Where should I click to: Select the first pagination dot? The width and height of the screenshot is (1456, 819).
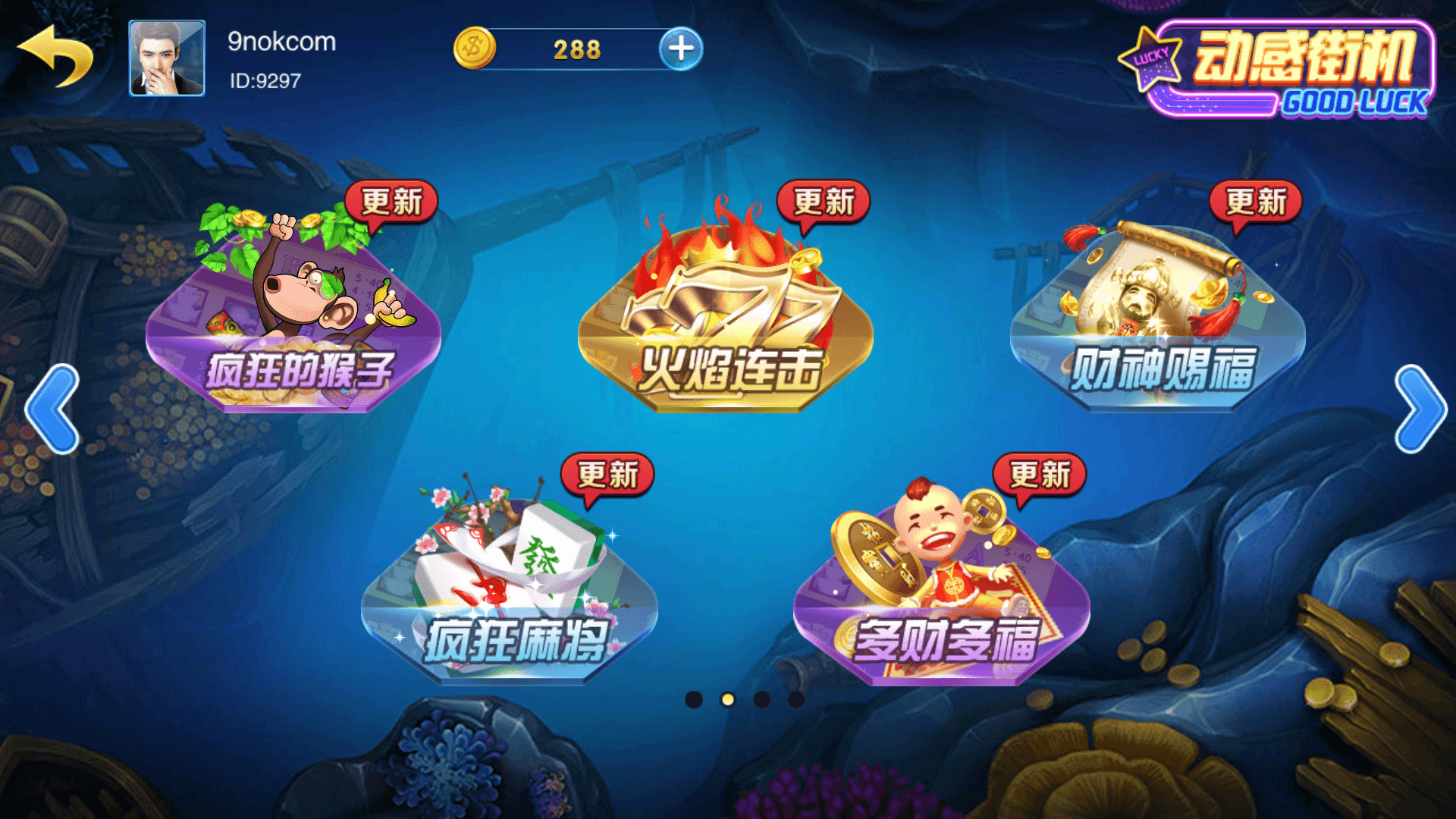pos(692,699)
